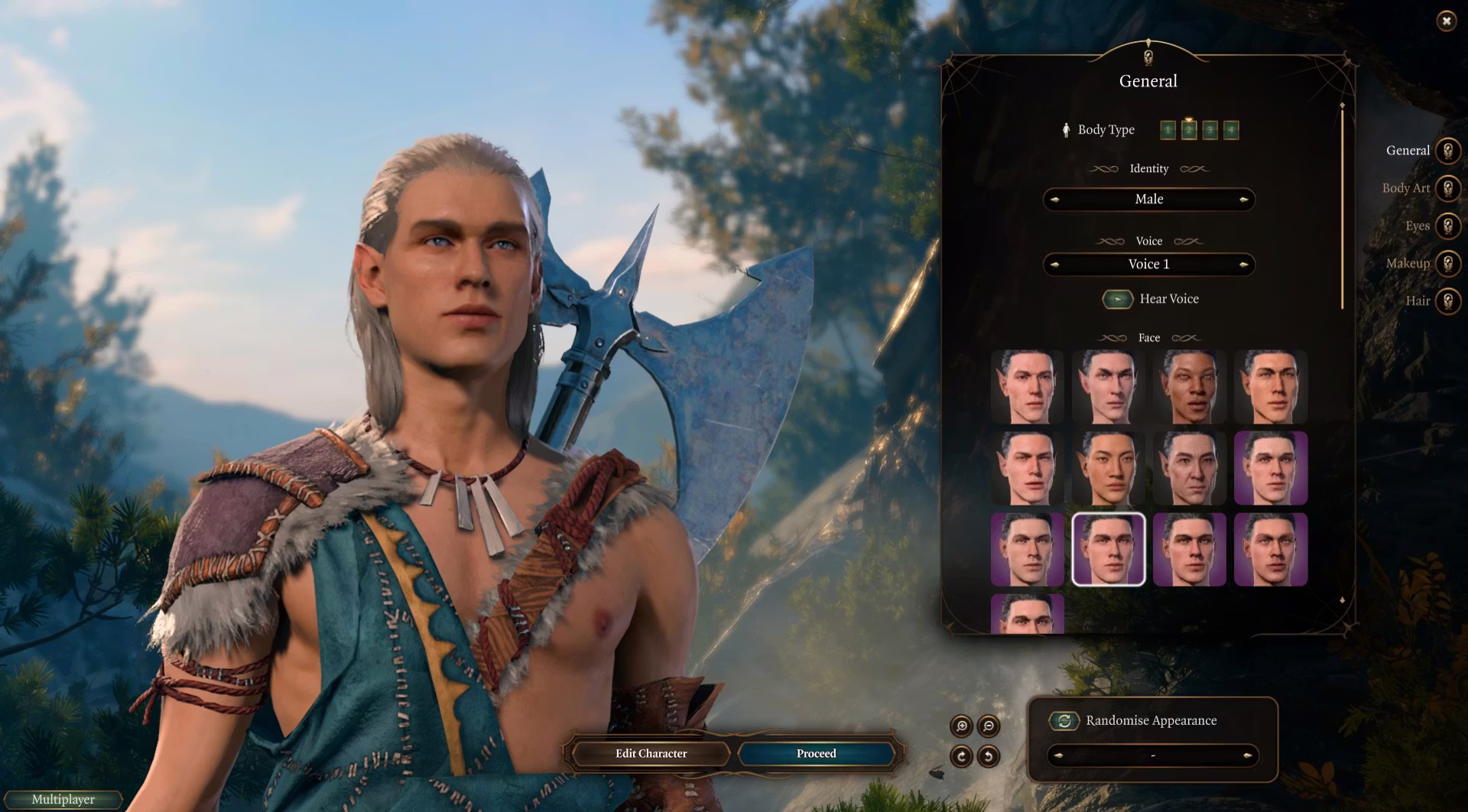Switch Identity to the next option
Screen dimensions: 1468x812
pyautogui.click(x=1244, y=200)
